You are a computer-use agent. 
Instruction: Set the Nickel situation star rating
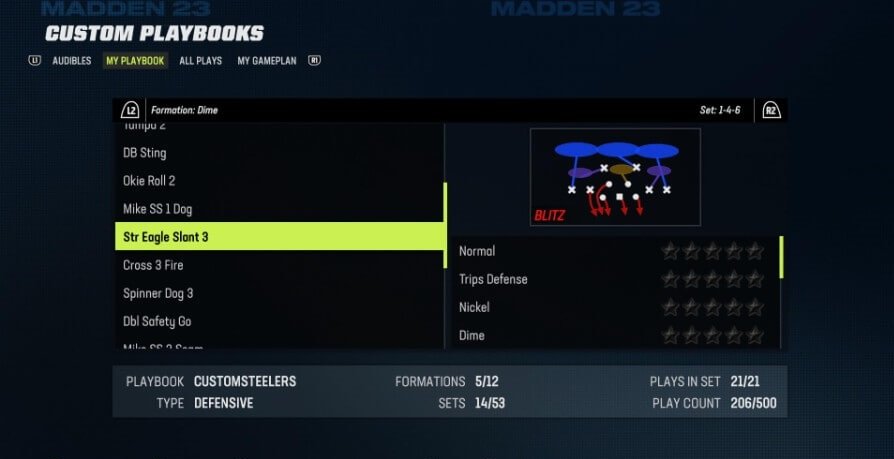point(712,307)
